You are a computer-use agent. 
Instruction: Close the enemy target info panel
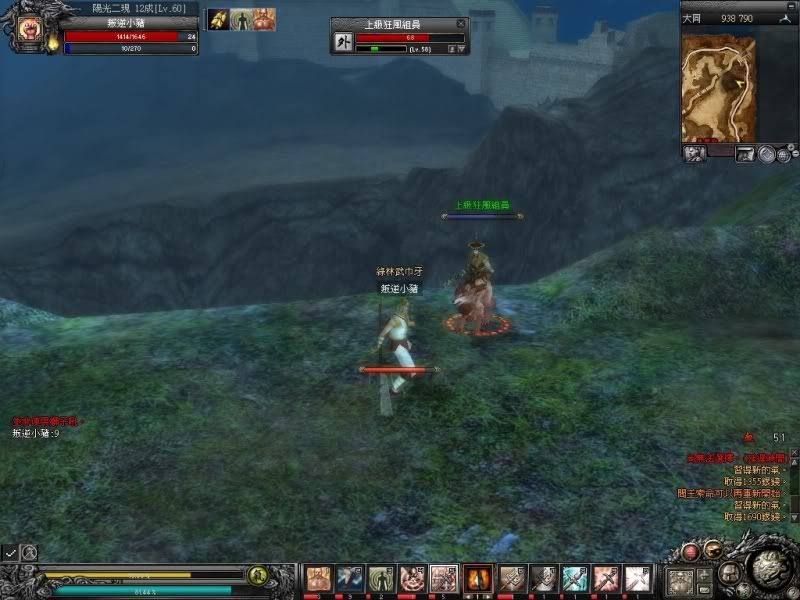[x=460, y=23]
